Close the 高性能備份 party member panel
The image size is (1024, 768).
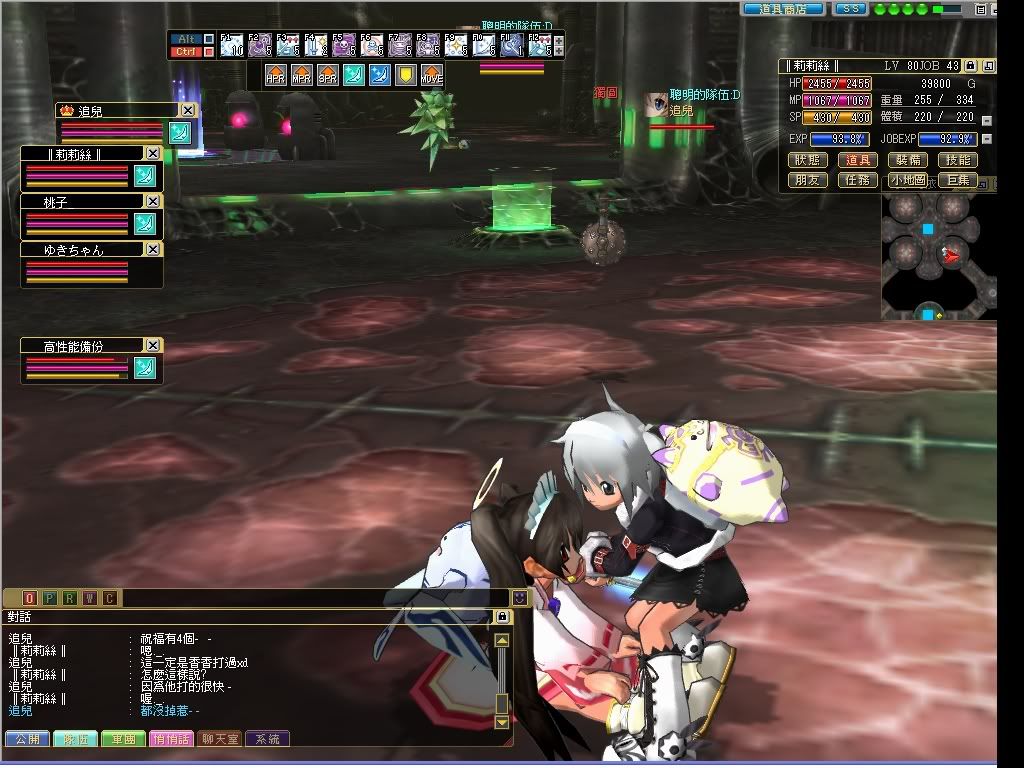pos(152,345)
